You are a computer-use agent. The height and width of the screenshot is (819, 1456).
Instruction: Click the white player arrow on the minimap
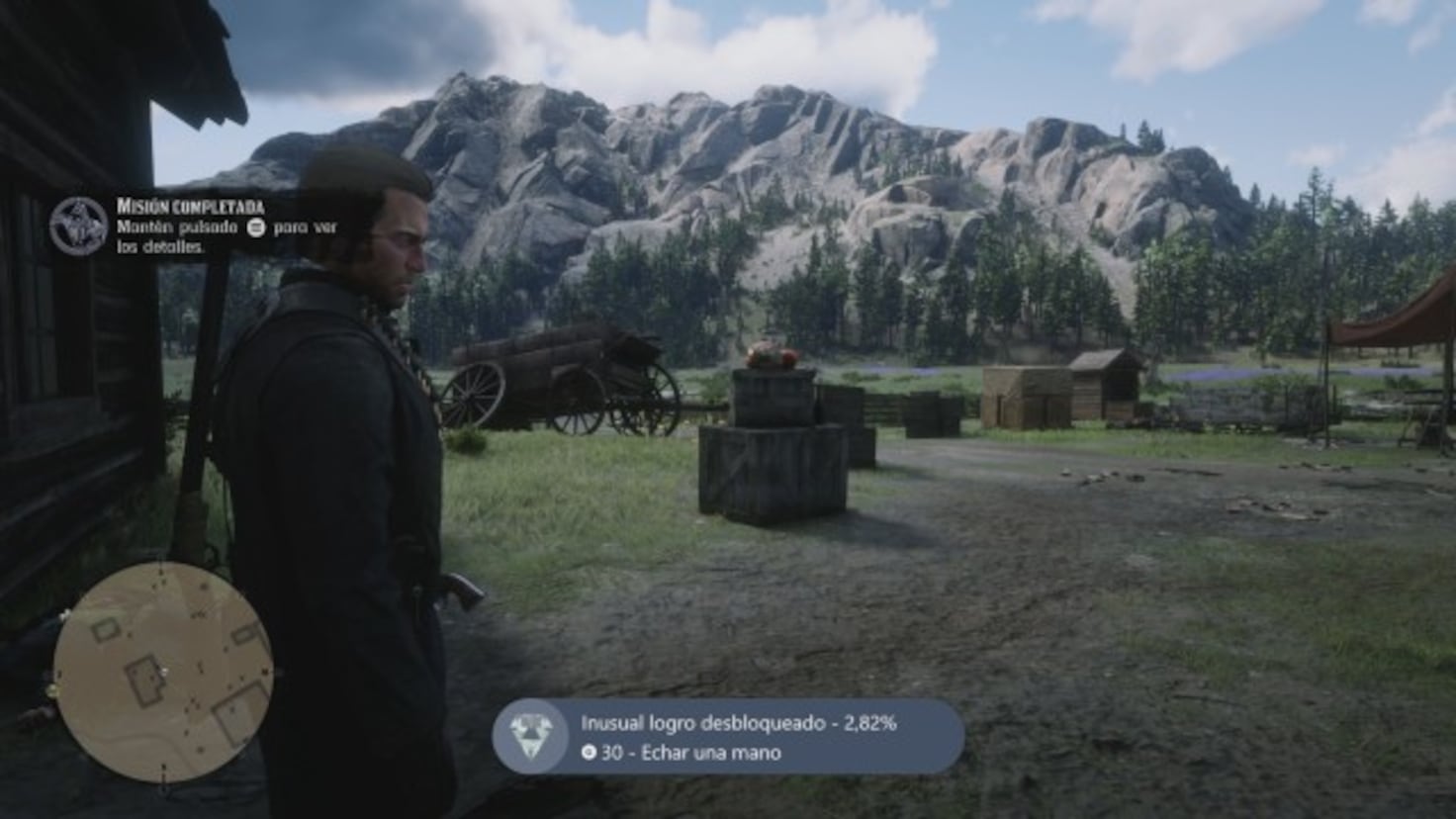tap(164, 671)
